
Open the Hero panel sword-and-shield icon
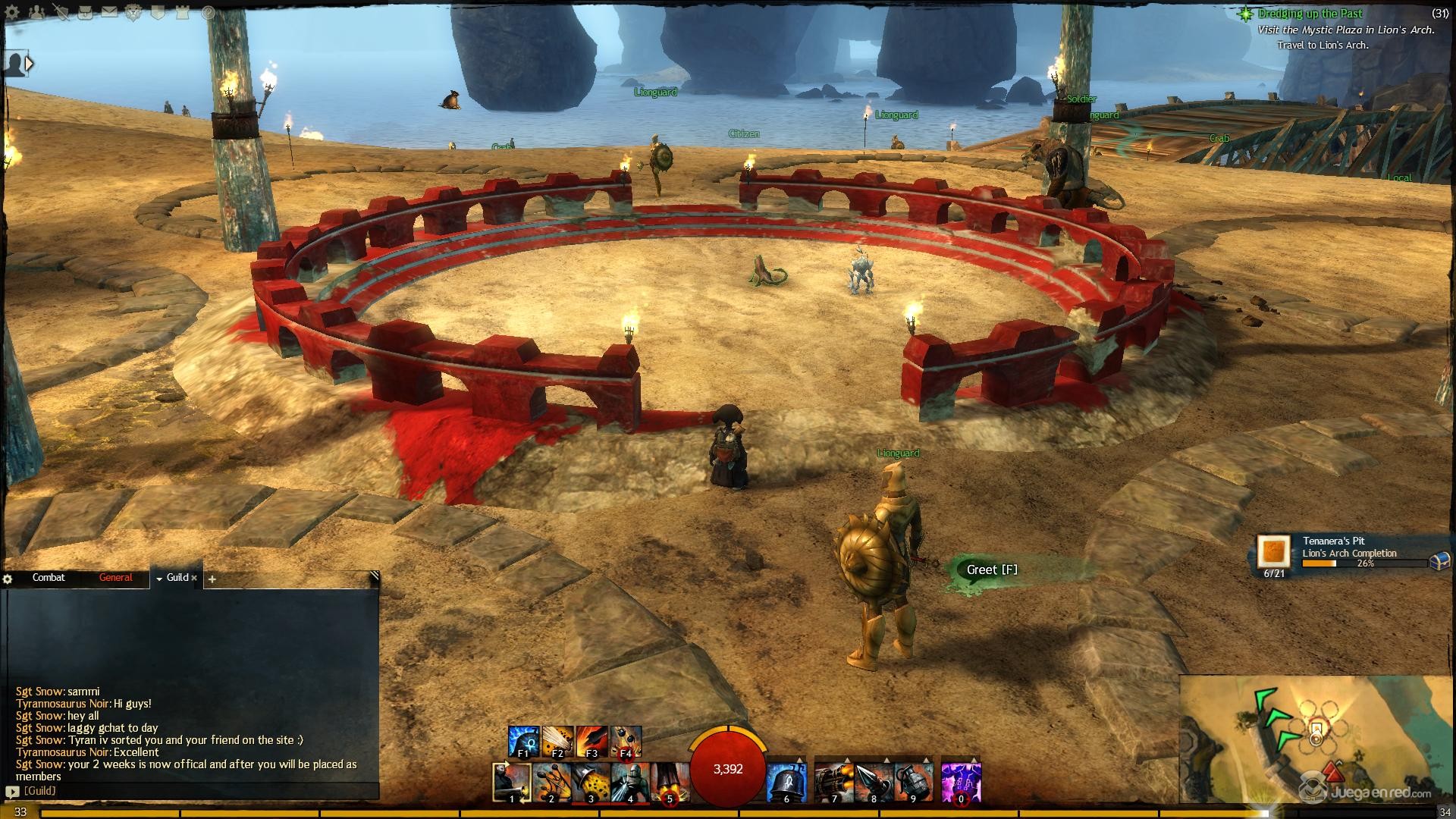coord(62,12)
